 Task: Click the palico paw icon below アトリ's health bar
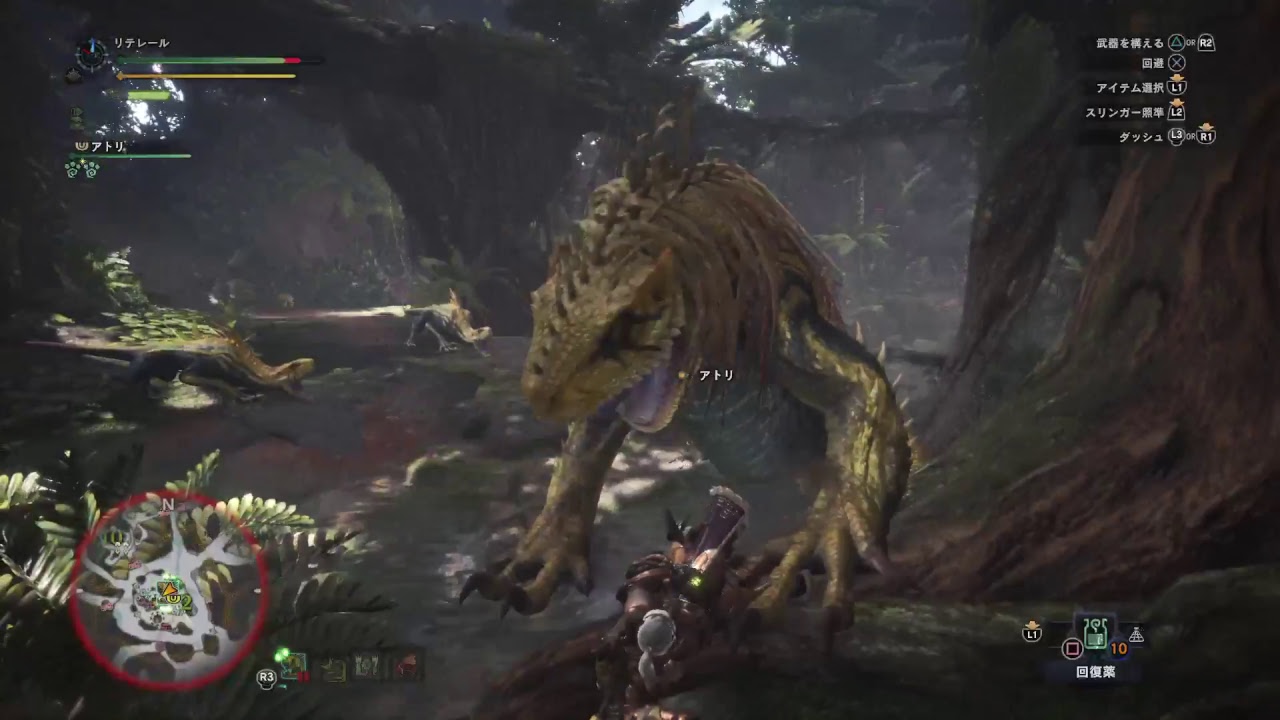pos(80,169)
